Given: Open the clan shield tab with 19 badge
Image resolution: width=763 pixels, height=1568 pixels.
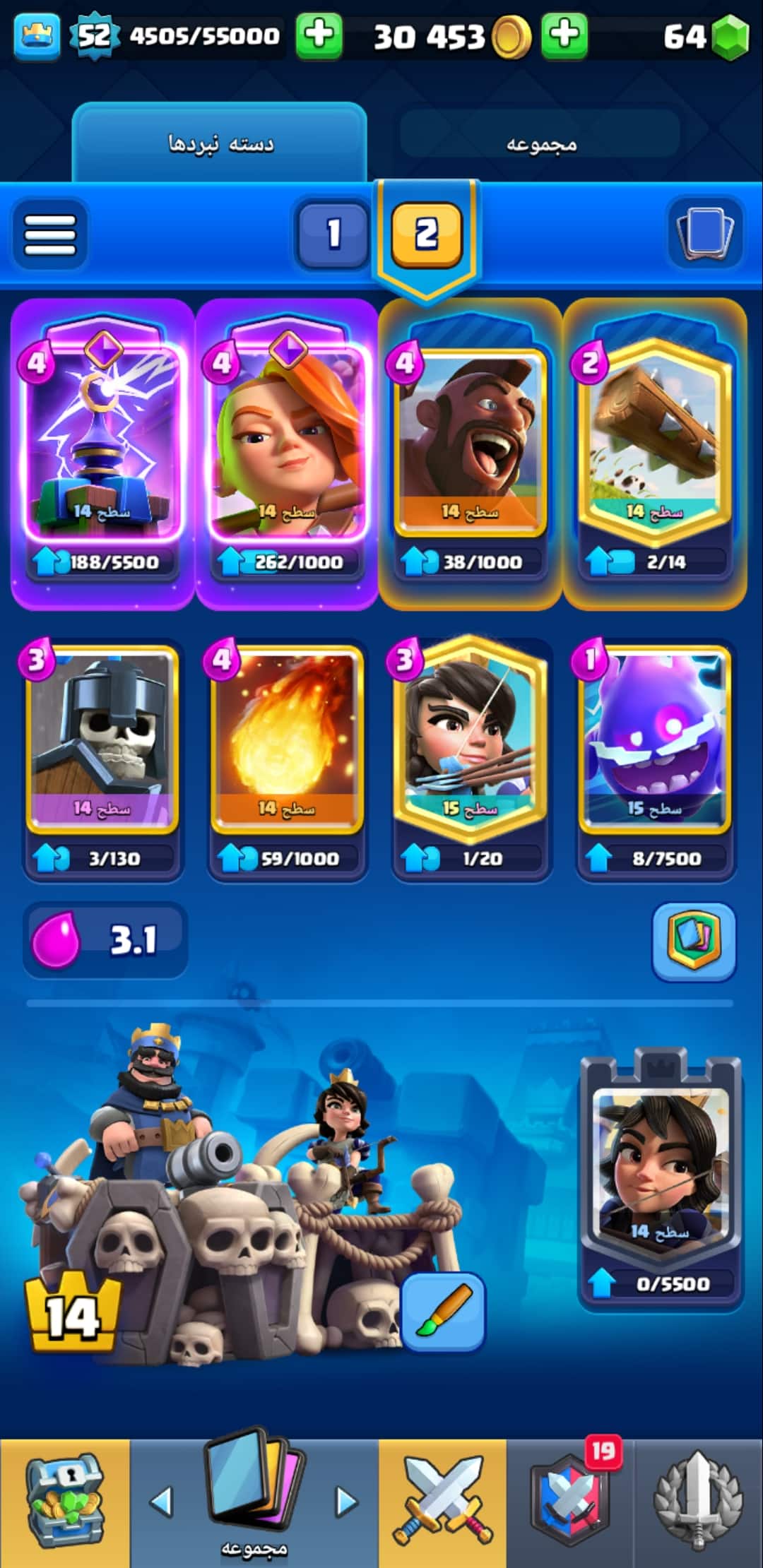Looking at the screenshot, I should point(571,1502).
